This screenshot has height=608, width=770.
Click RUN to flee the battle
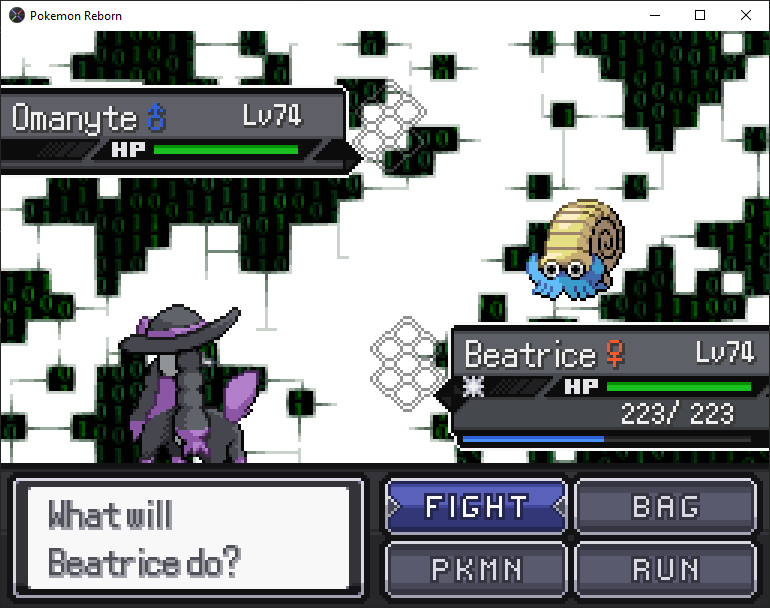pyautogui.click(x=665, y=569)
